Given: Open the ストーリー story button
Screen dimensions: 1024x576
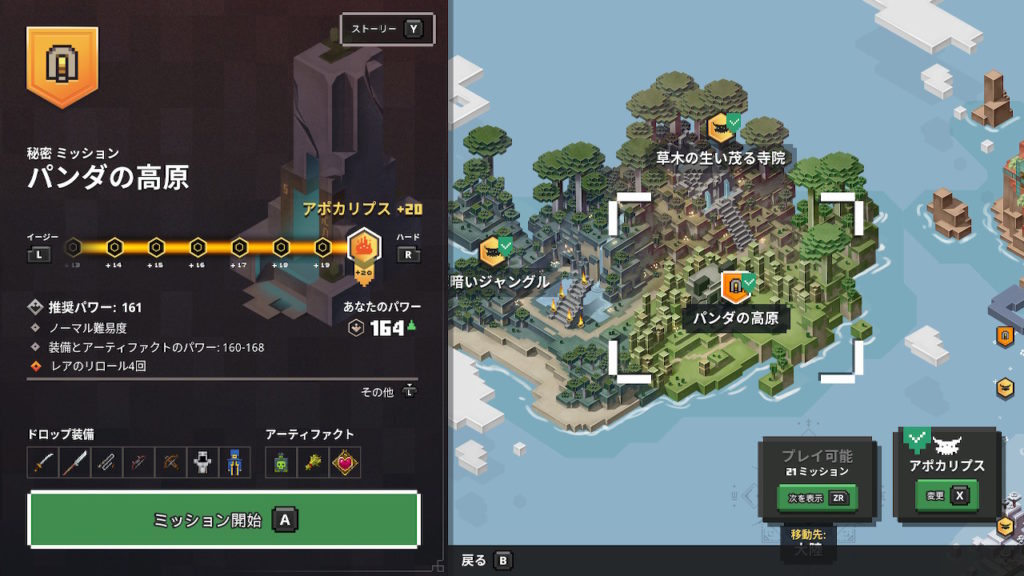Looking at the screenshot, I should (384, 29).
